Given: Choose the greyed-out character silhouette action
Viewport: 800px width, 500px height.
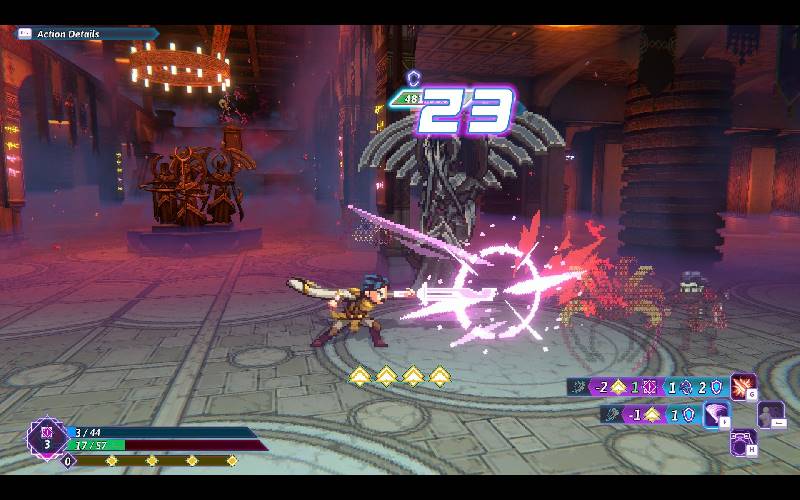Looking at the screenshot, I should tap(770, 414).
